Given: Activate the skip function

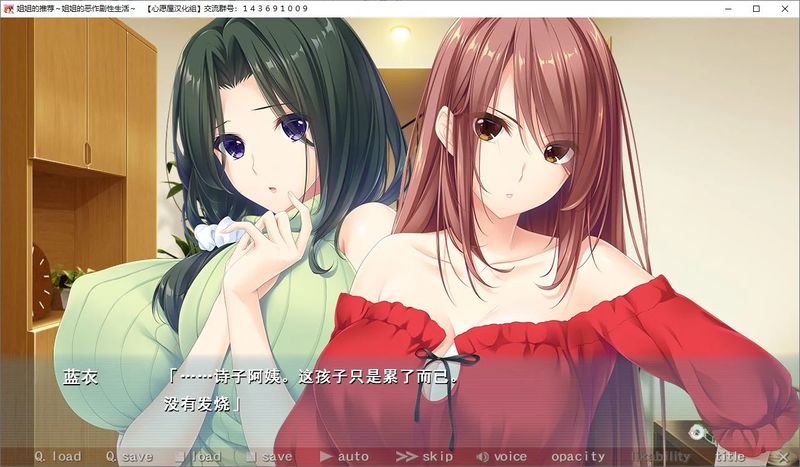Looking at the screenshot, I should [x=425, y=457].
